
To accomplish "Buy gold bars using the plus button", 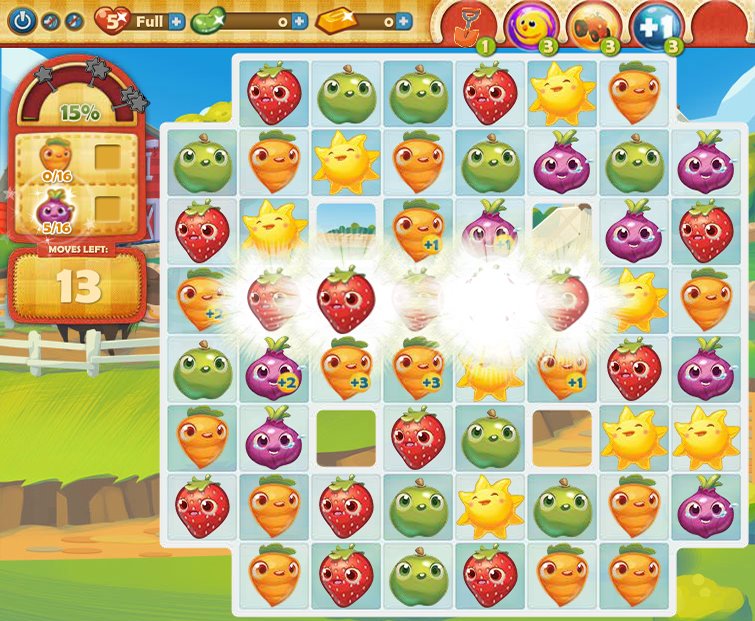I will (x=403, y=21).
